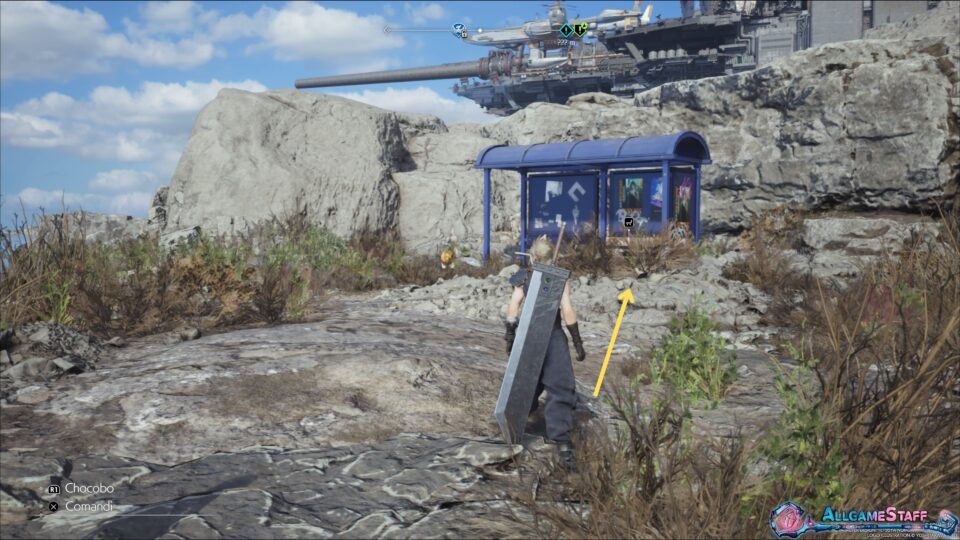This screenshot has height=540, width=960.
Task: Select the green exclamation marker on the compass
Action: tap(581, 29)
